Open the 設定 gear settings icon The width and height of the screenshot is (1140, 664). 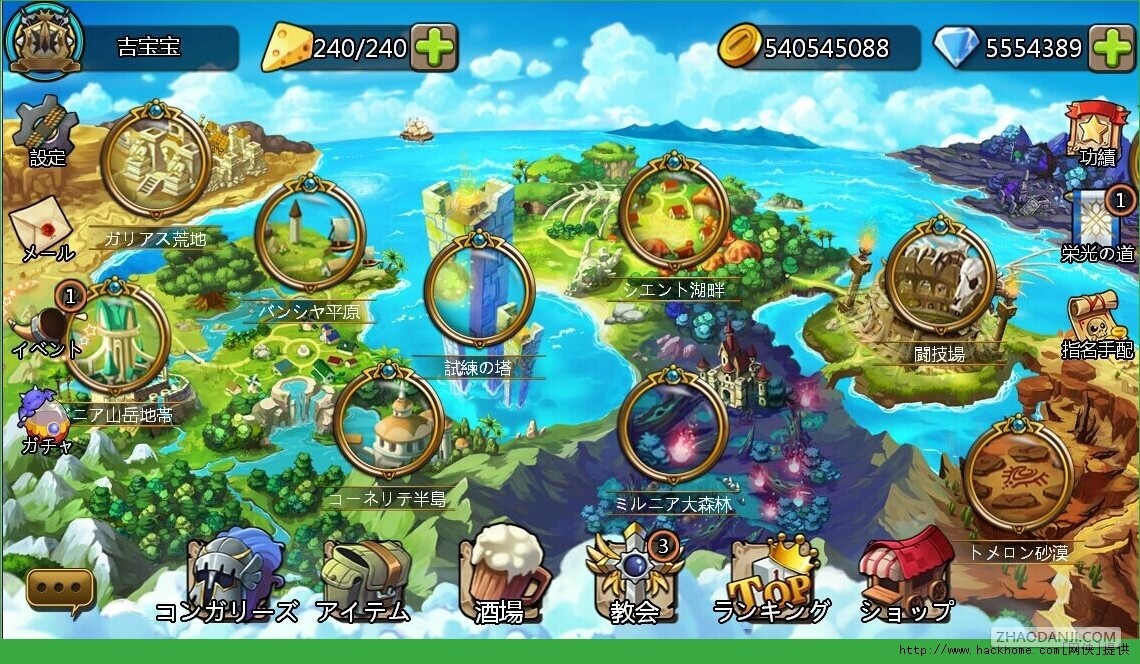[x=46, y=127]
